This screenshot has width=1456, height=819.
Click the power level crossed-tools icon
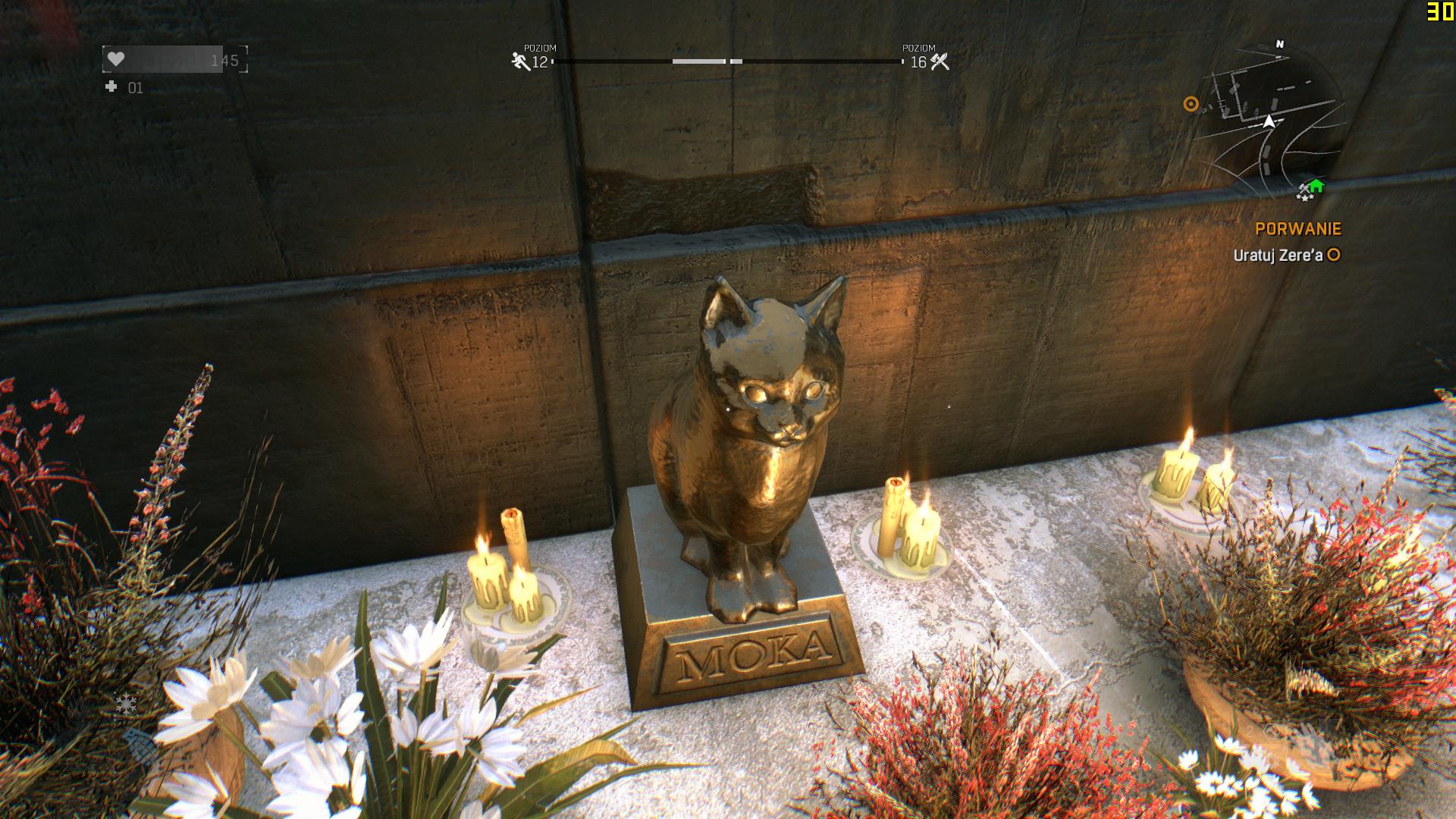coord(940,61)
